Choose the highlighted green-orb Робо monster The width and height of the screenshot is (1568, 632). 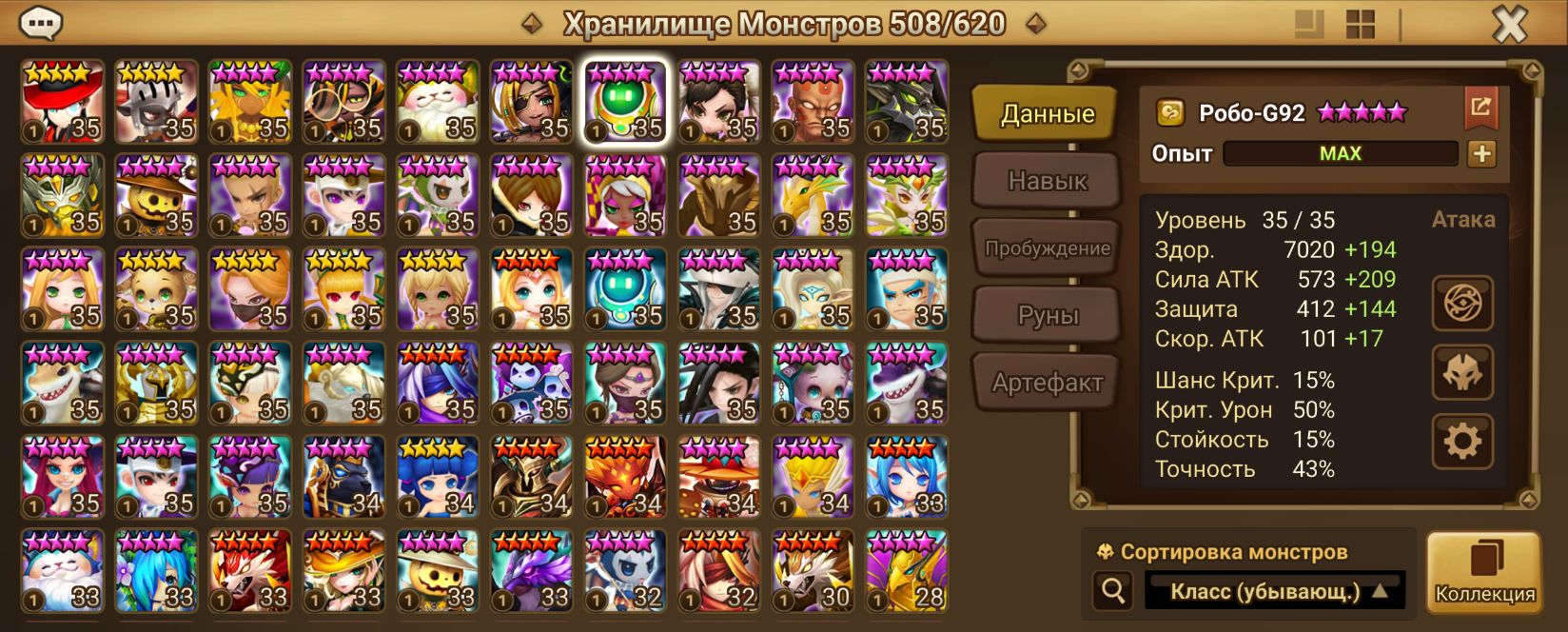(625, 102)
